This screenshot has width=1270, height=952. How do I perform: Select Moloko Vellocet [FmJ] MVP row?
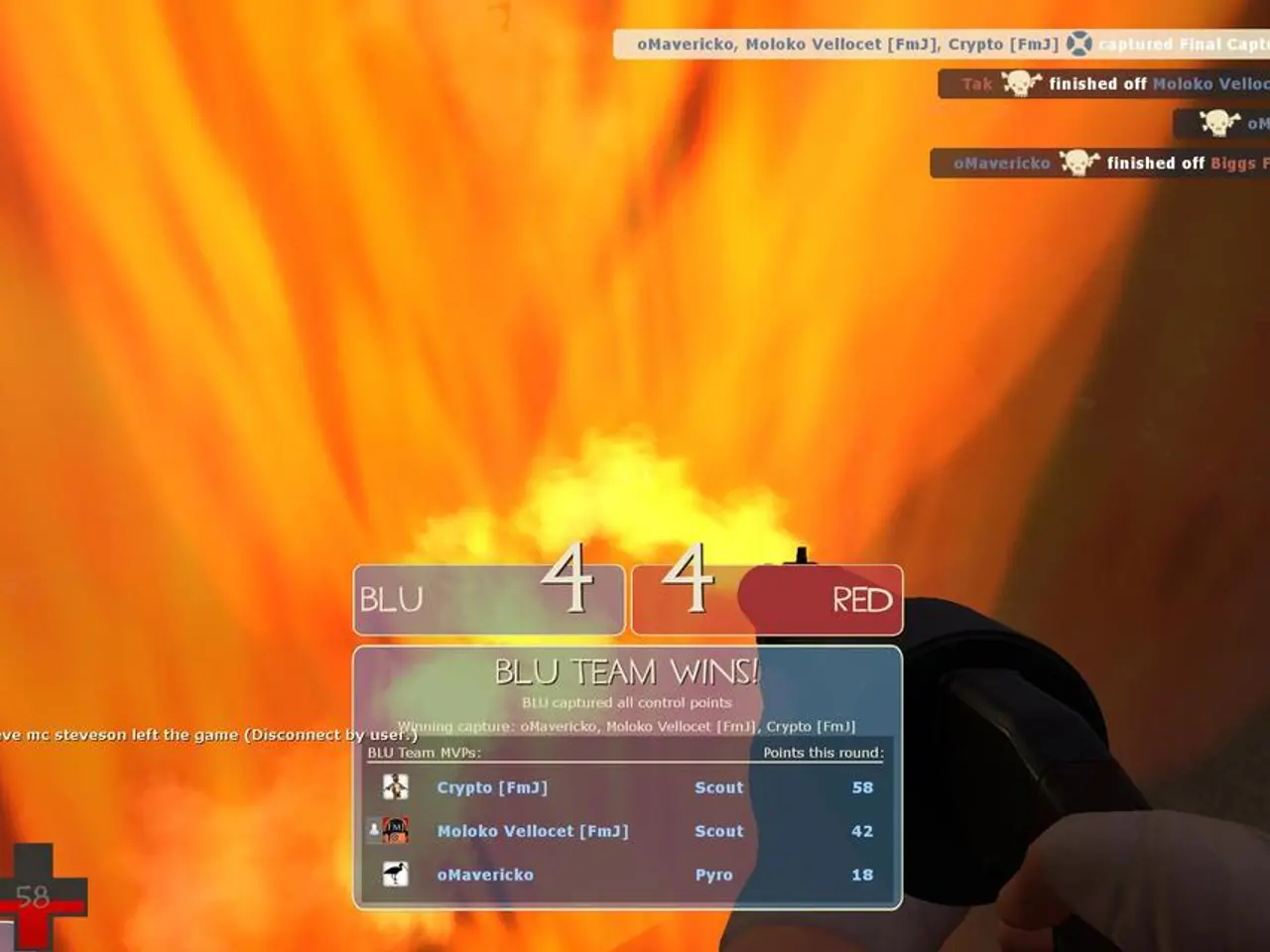pos(627,831)
